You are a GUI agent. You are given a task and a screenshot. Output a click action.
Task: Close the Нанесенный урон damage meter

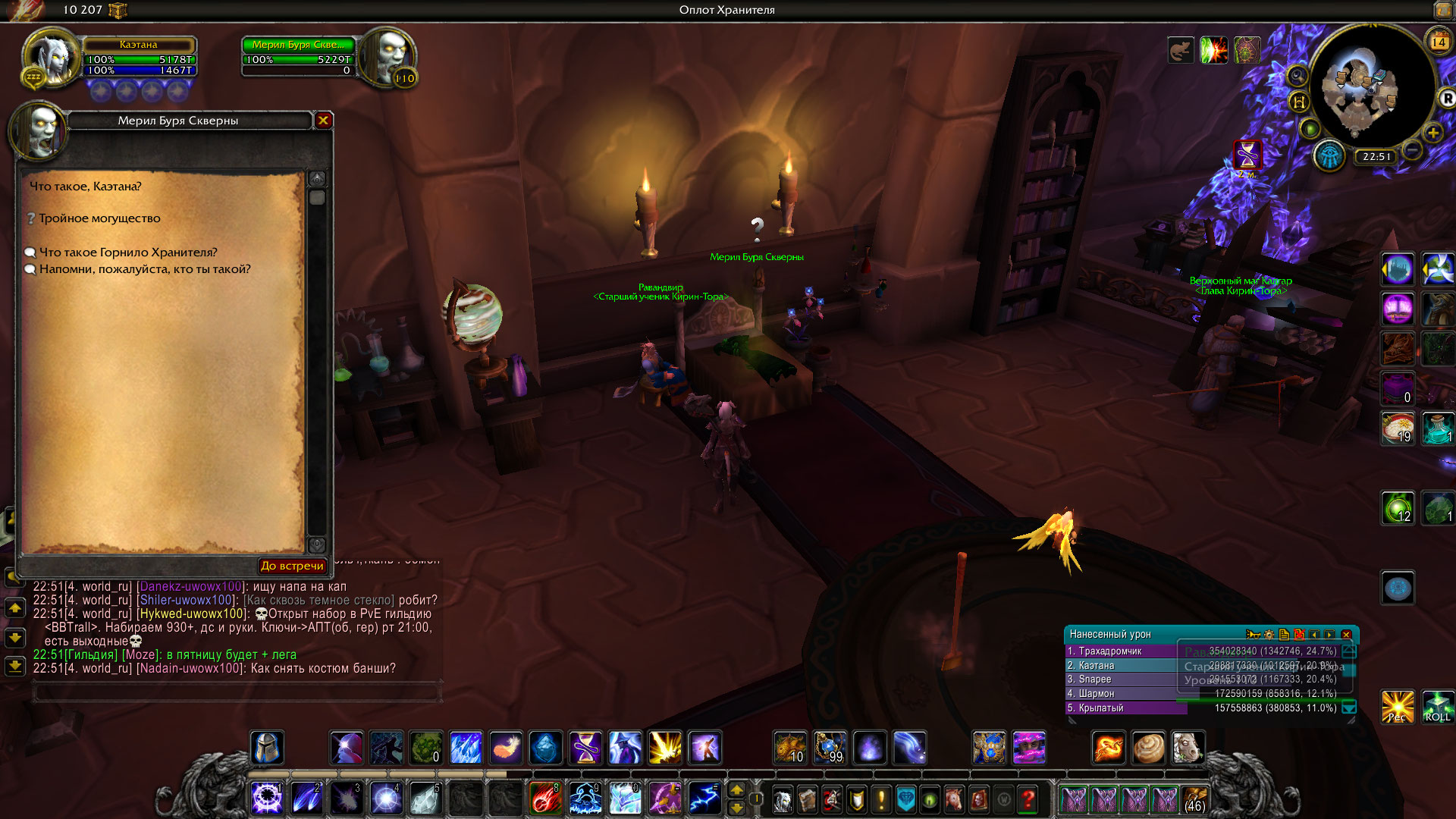coord(1347,635)
